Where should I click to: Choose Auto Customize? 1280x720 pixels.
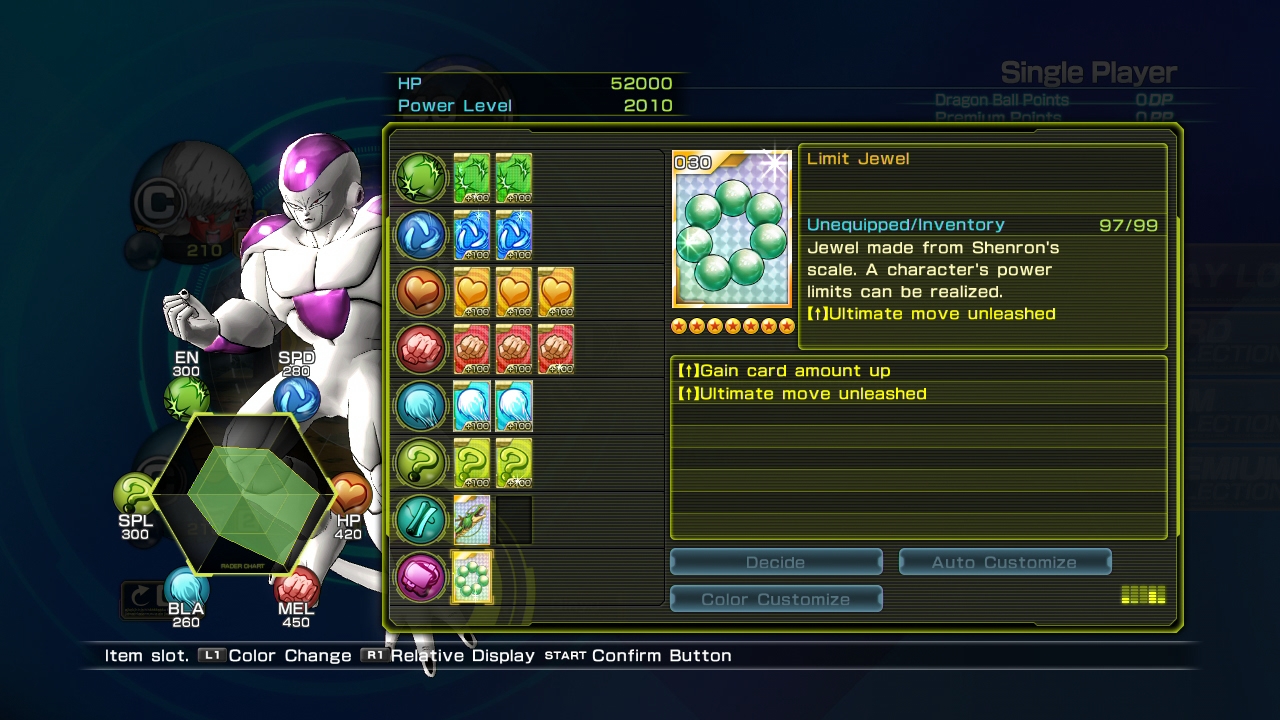(x=1004, y=562)
